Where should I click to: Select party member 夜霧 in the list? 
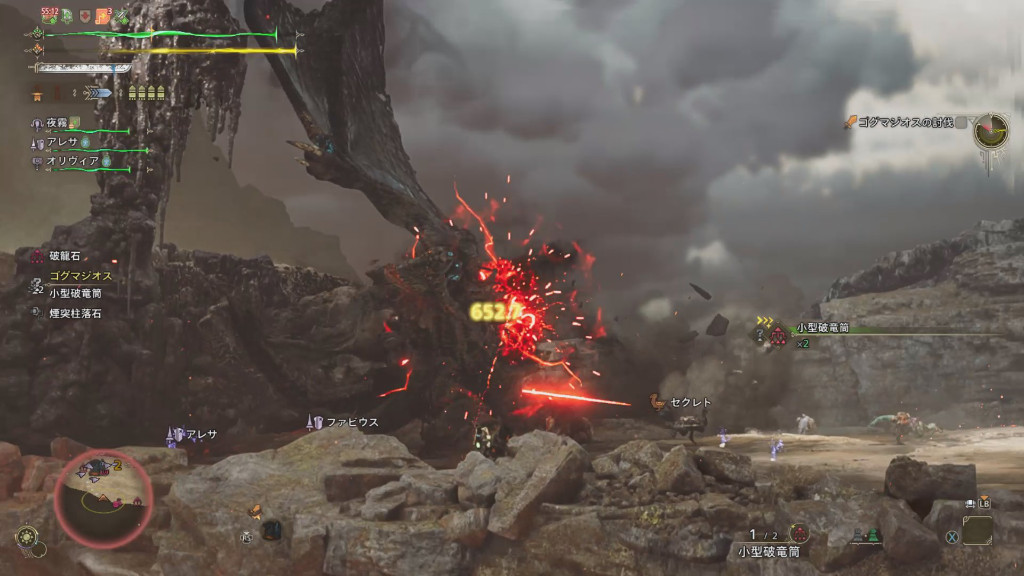coord(56,123)
